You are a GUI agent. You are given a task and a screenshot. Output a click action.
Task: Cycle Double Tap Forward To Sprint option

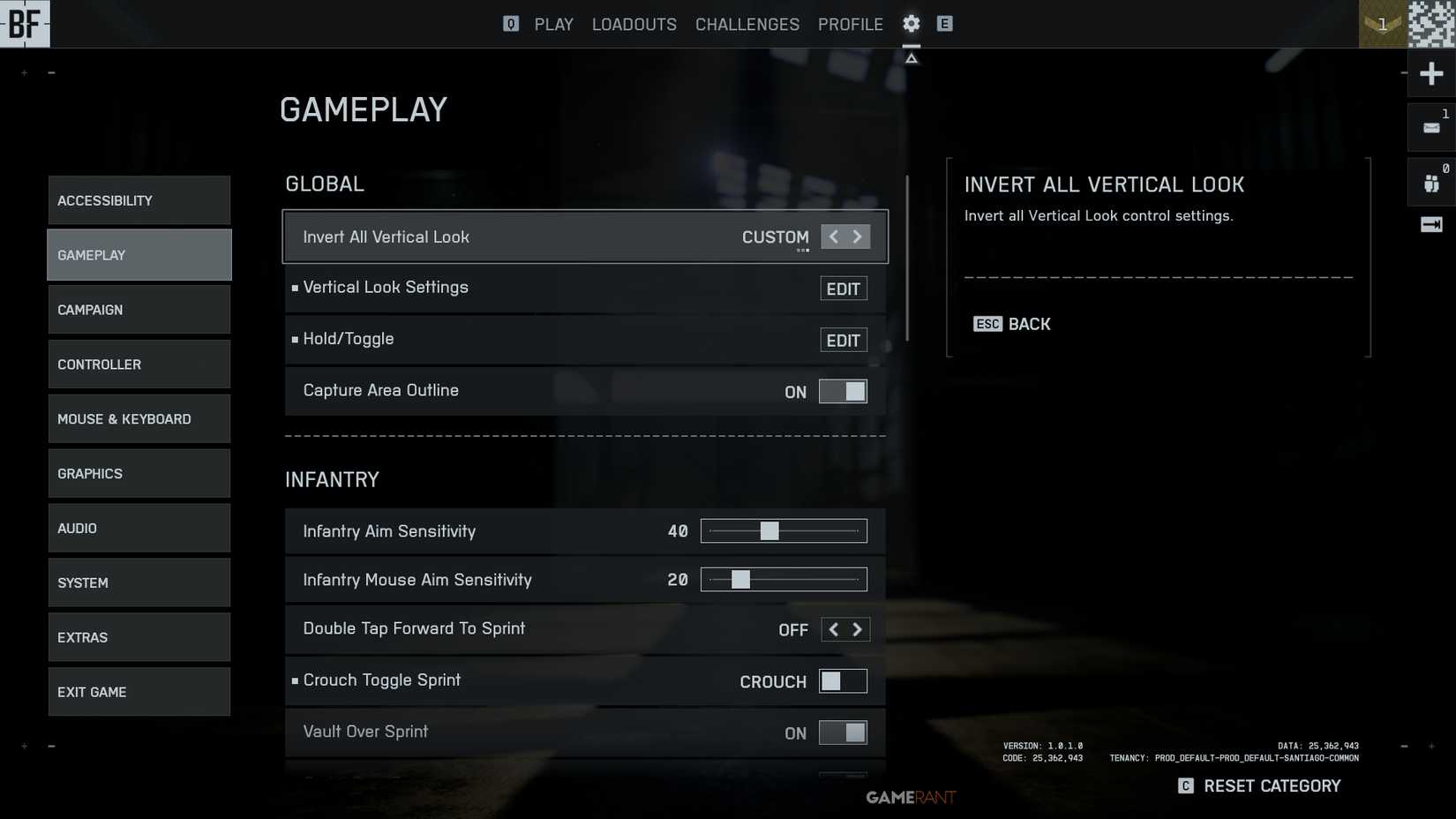pyautogui.click(x=857, y=629)
